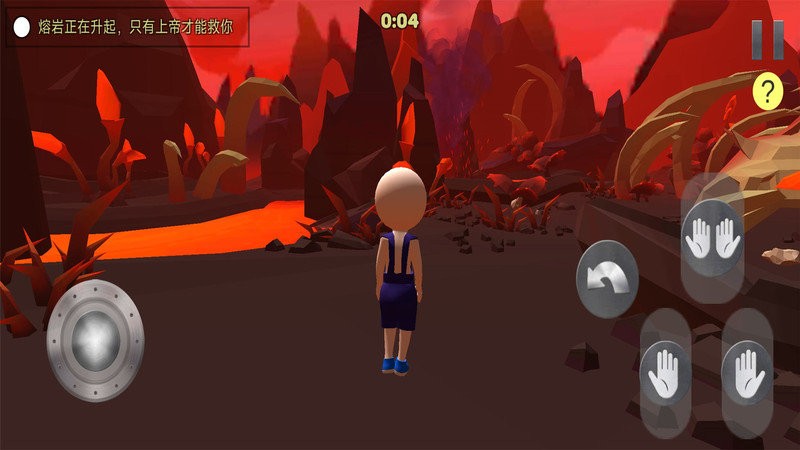
Task: Tap the single hand with left-pointing thumb
Action: (x=665, y=373)
